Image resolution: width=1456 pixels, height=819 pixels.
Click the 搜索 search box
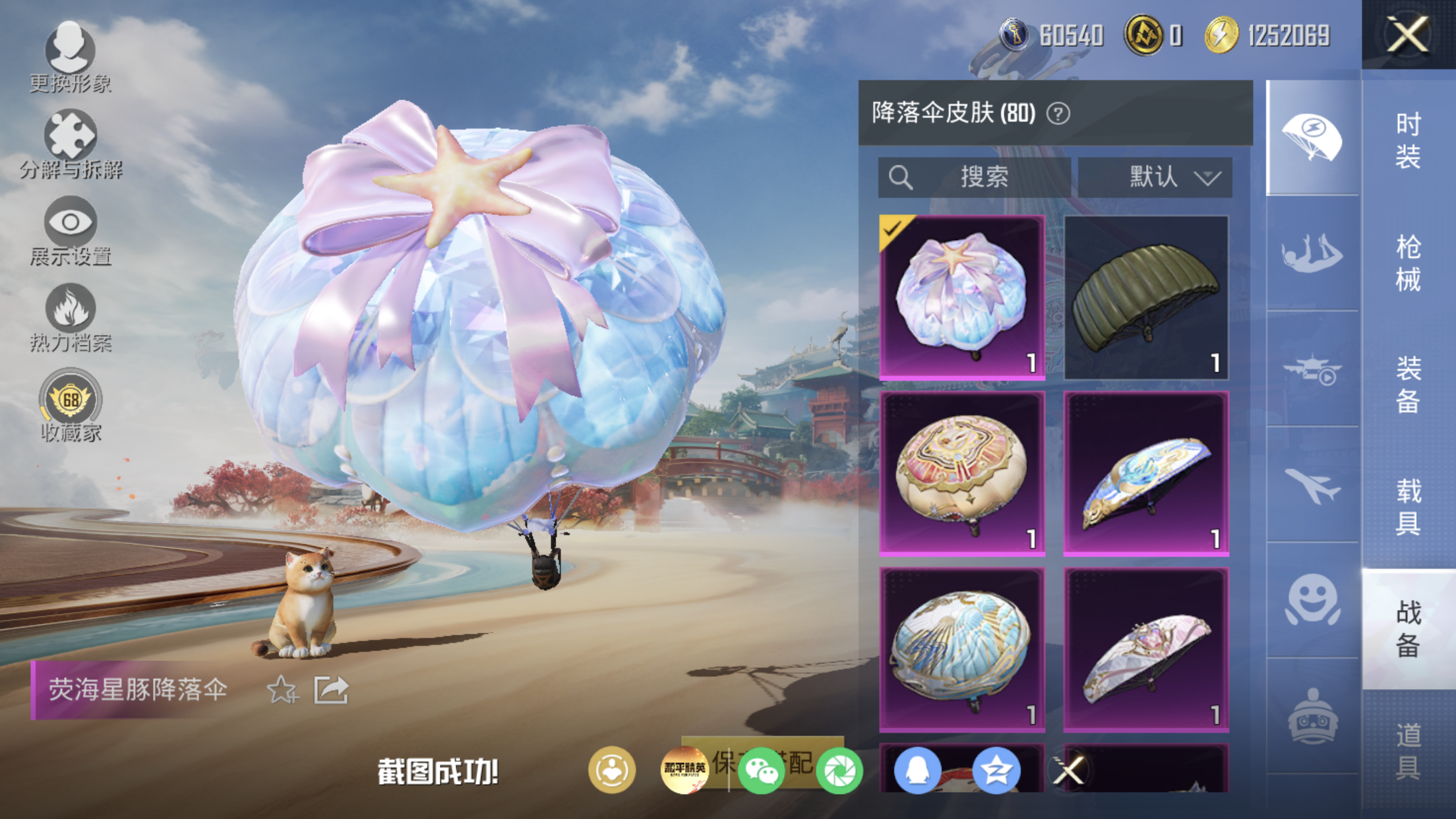(x=974, y=177)
